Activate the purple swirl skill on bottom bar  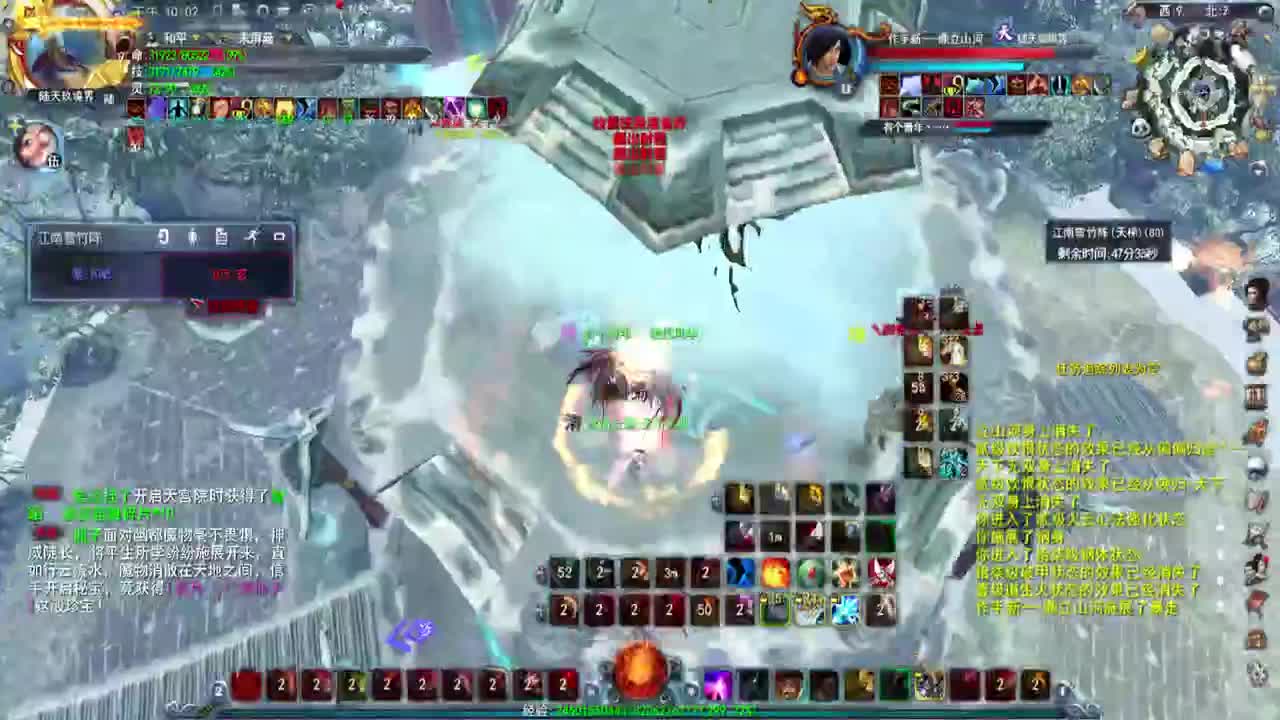click(716, 685)
